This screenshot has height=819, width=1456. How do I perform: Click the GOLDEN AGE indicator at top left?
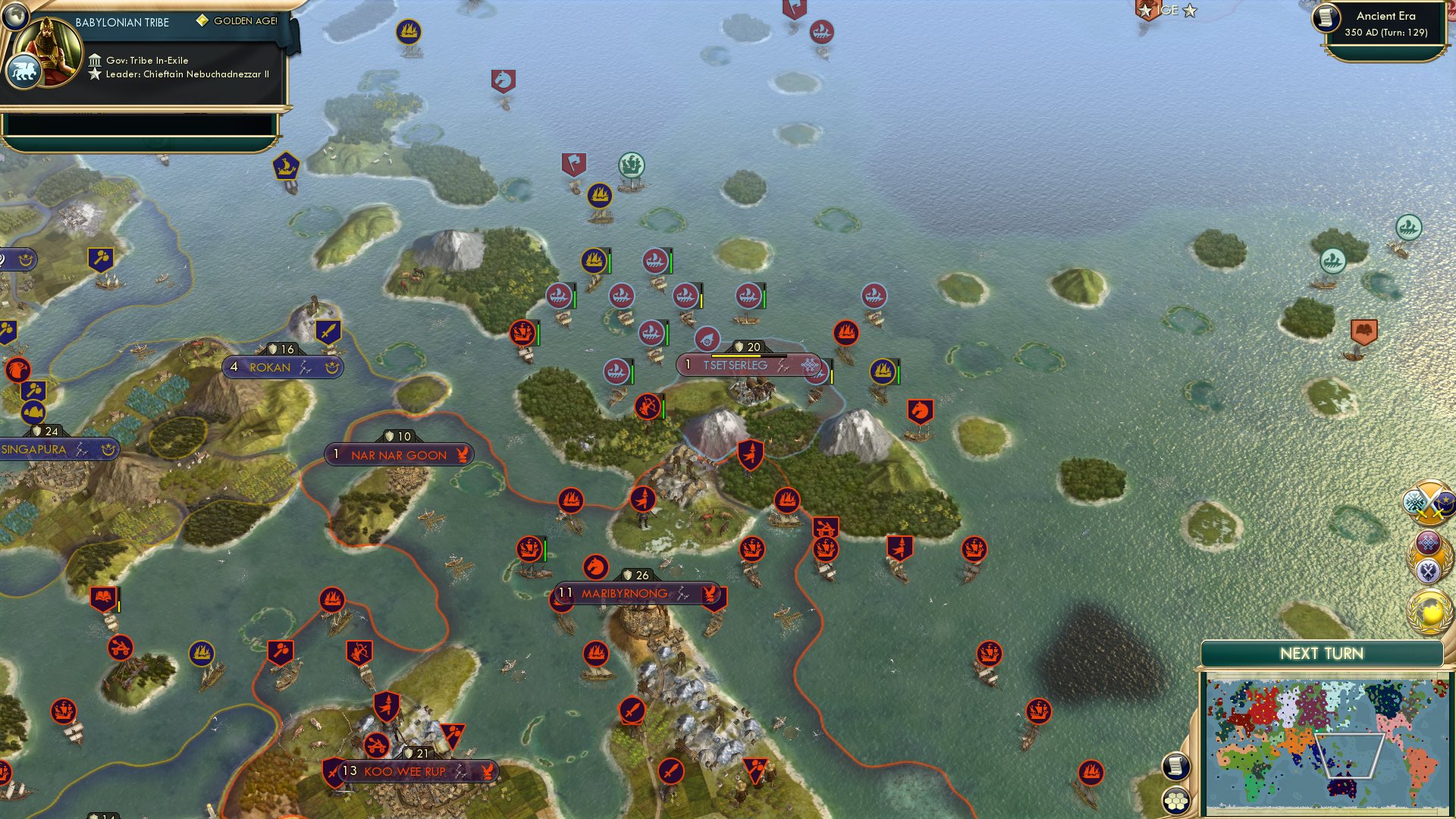tap(235, 21)
